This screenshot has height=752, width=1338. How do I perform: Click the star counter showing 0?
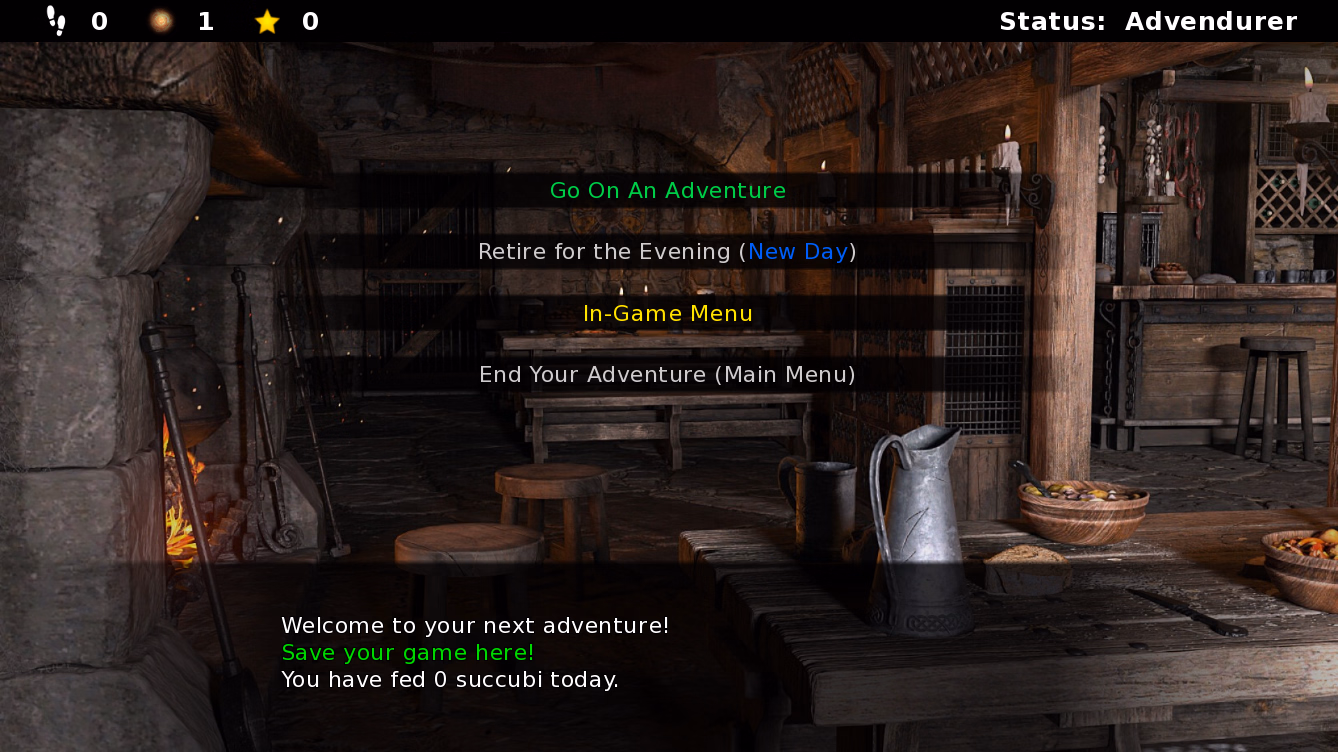point(311,20)
